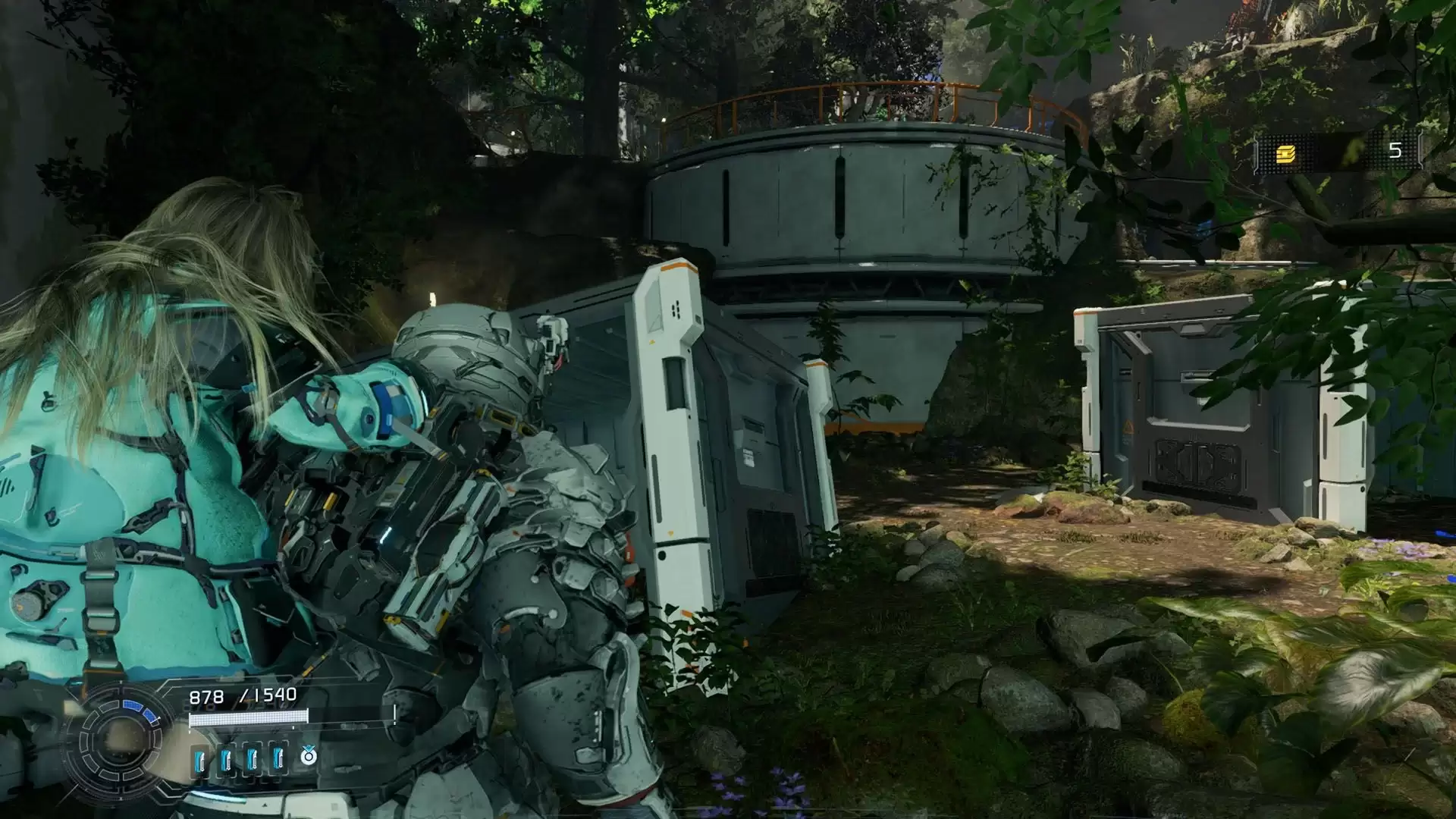Select the white ring medal icon

tap(308, 755)
